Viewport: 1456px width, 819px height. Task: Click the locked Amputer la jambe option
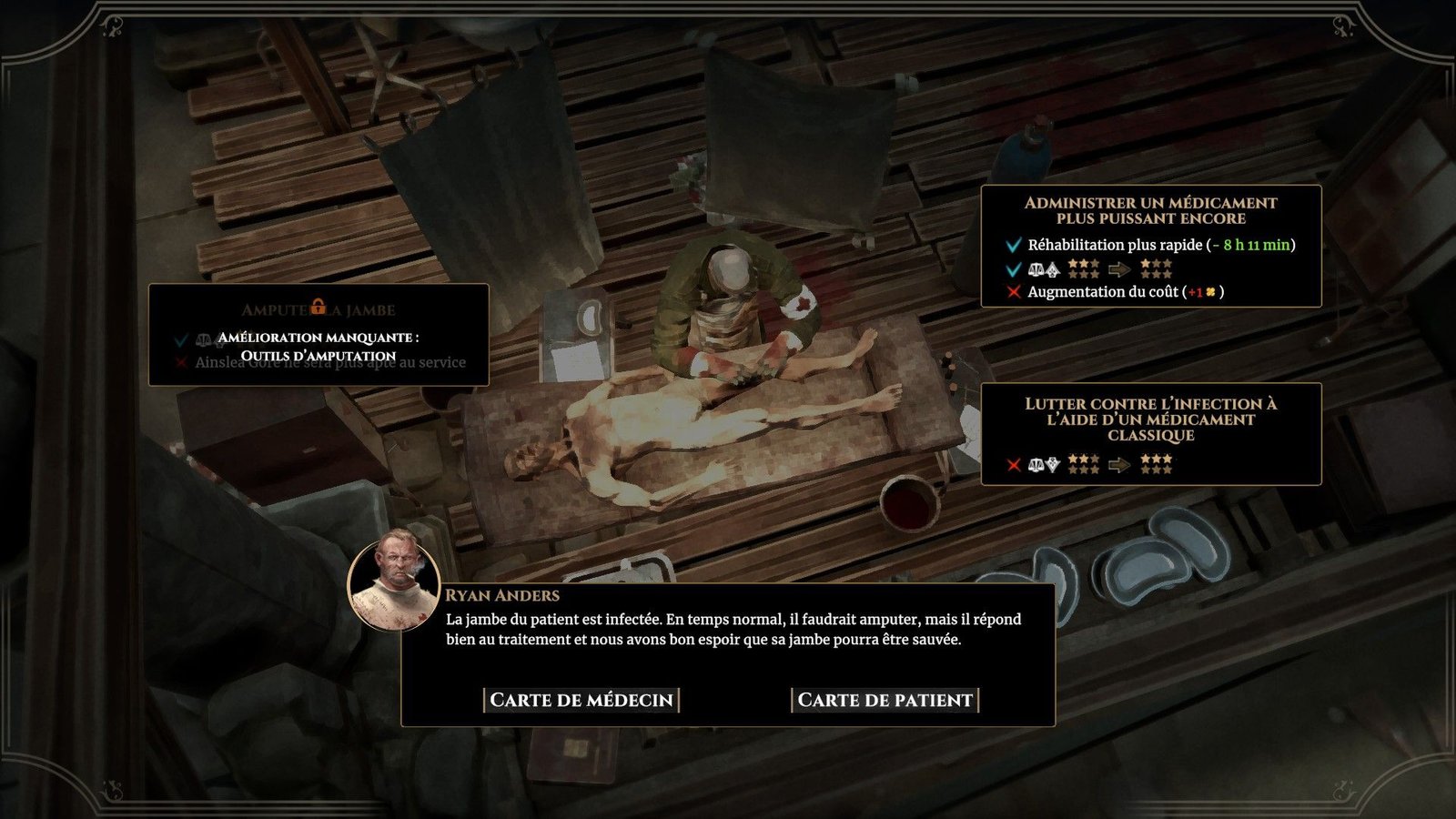point(318,334)
